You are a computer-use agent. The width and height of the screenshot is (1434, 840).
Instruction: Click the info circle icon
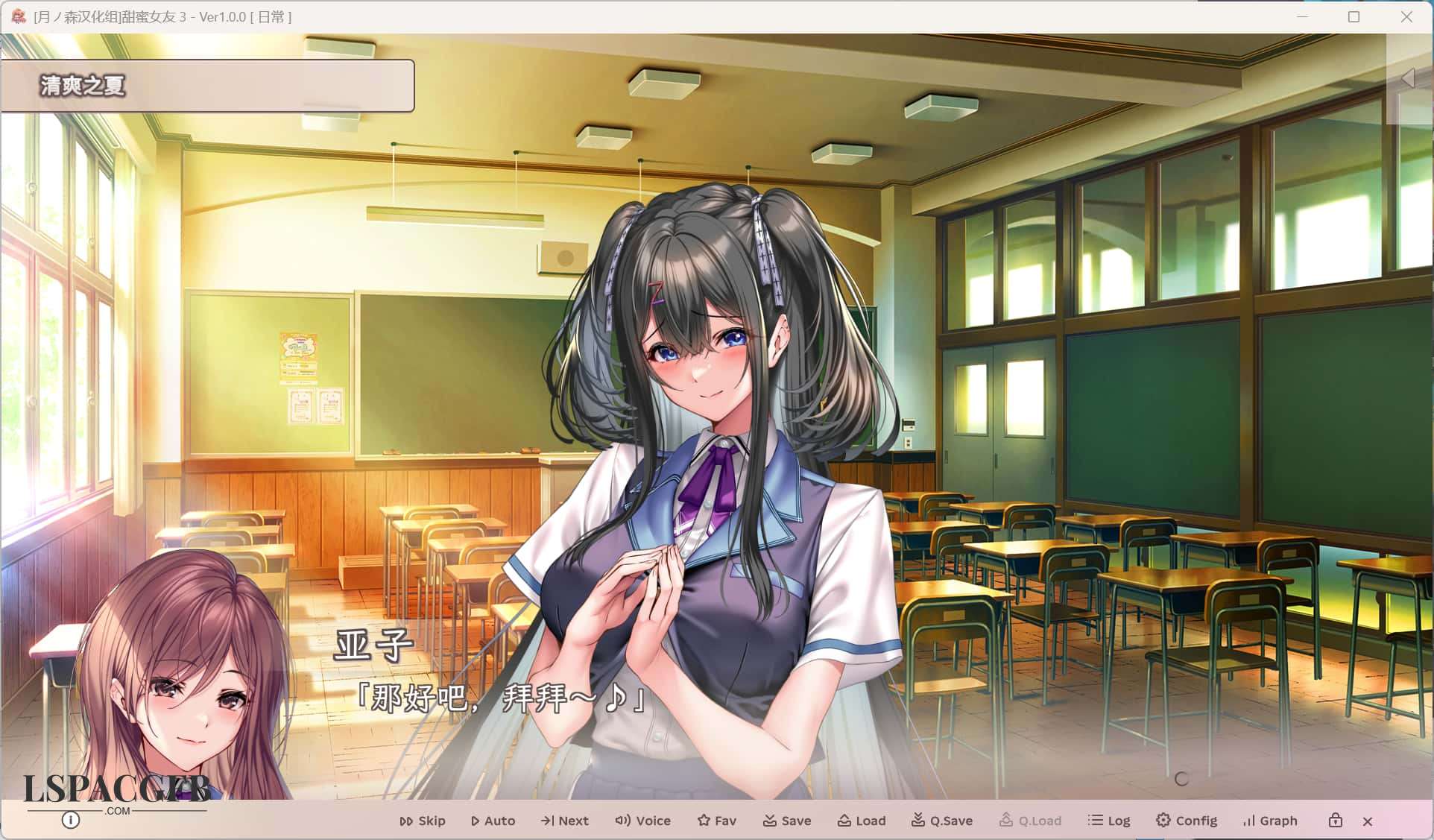click(71, 821)
